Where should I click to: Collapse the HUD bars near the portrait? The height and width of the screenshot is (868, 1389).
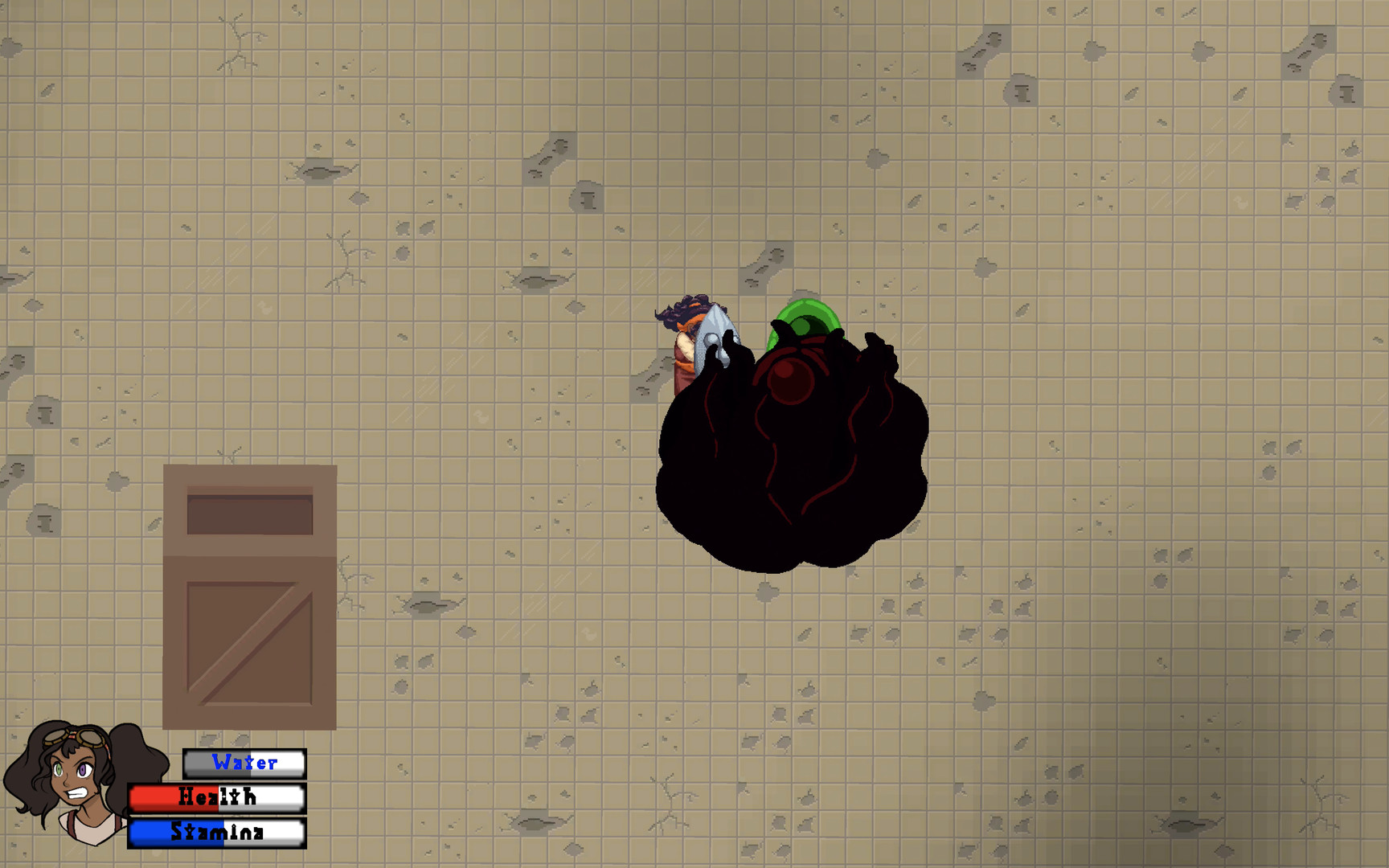coord(217,798)
